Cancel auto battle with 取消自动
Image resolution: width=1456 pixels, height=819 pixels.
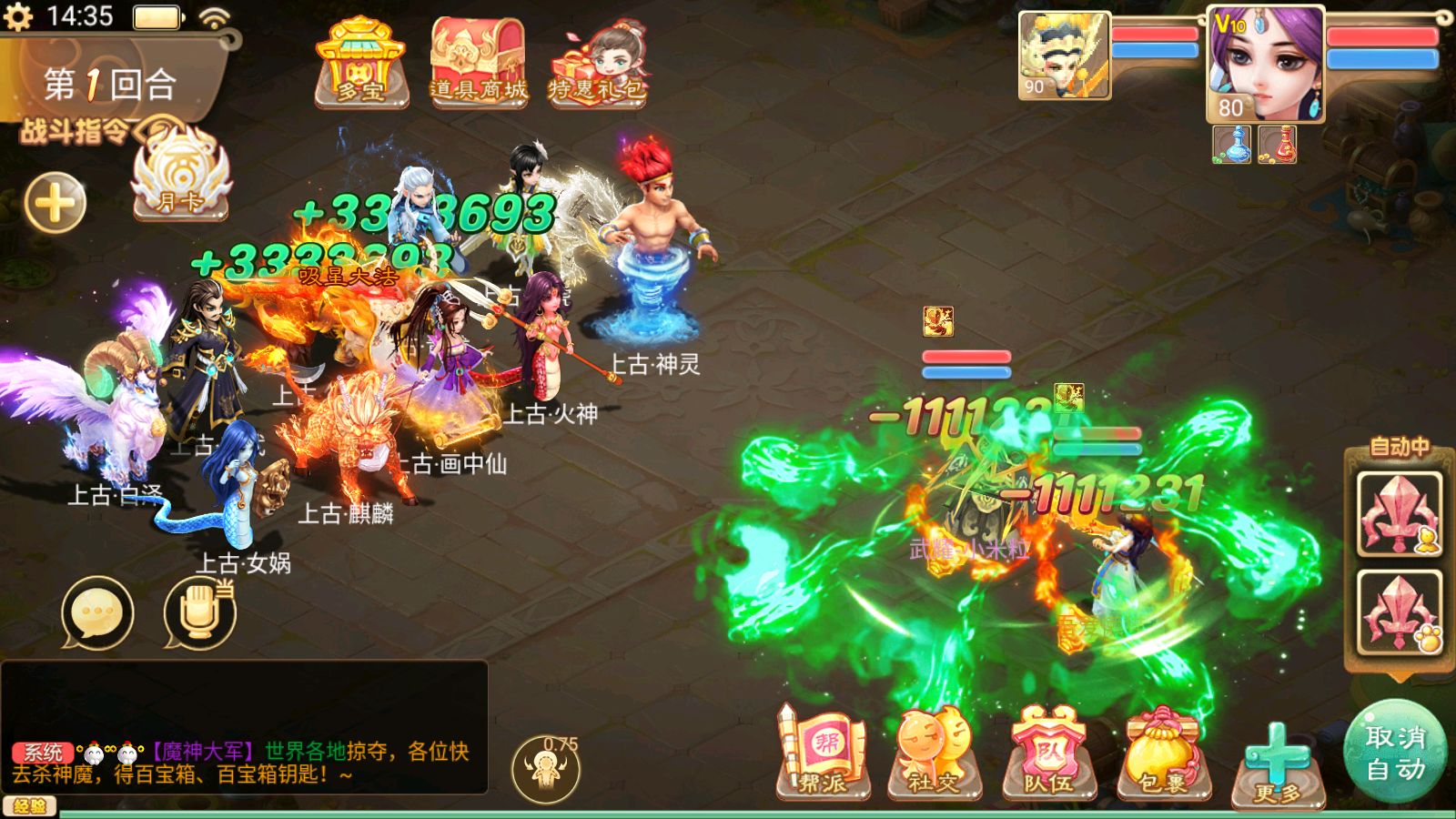[x=1395, y=753]
